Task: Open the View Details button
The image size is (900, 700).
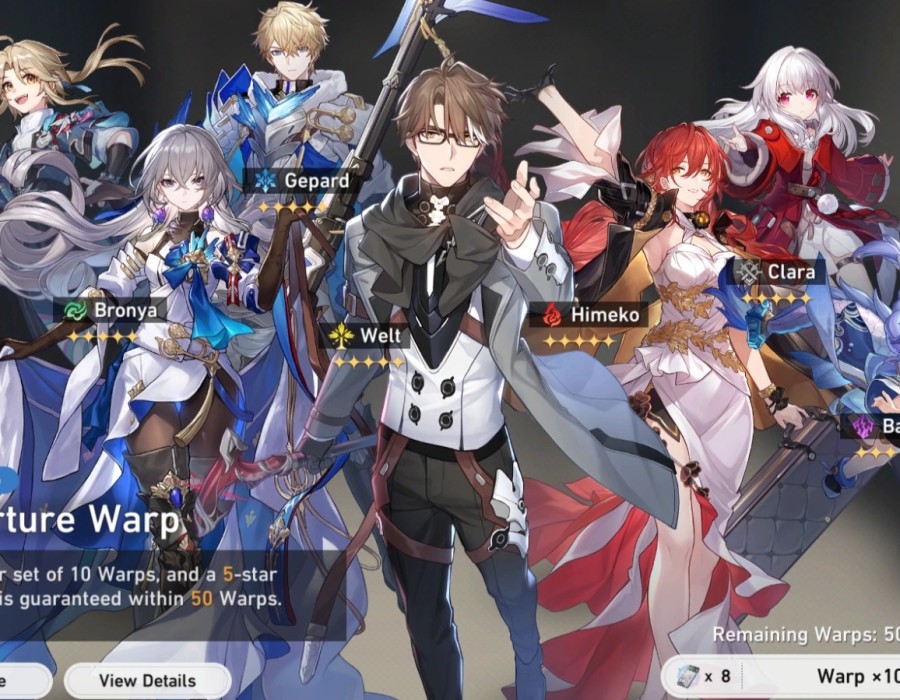Action: pyautogui.click(x=147, y=681)
